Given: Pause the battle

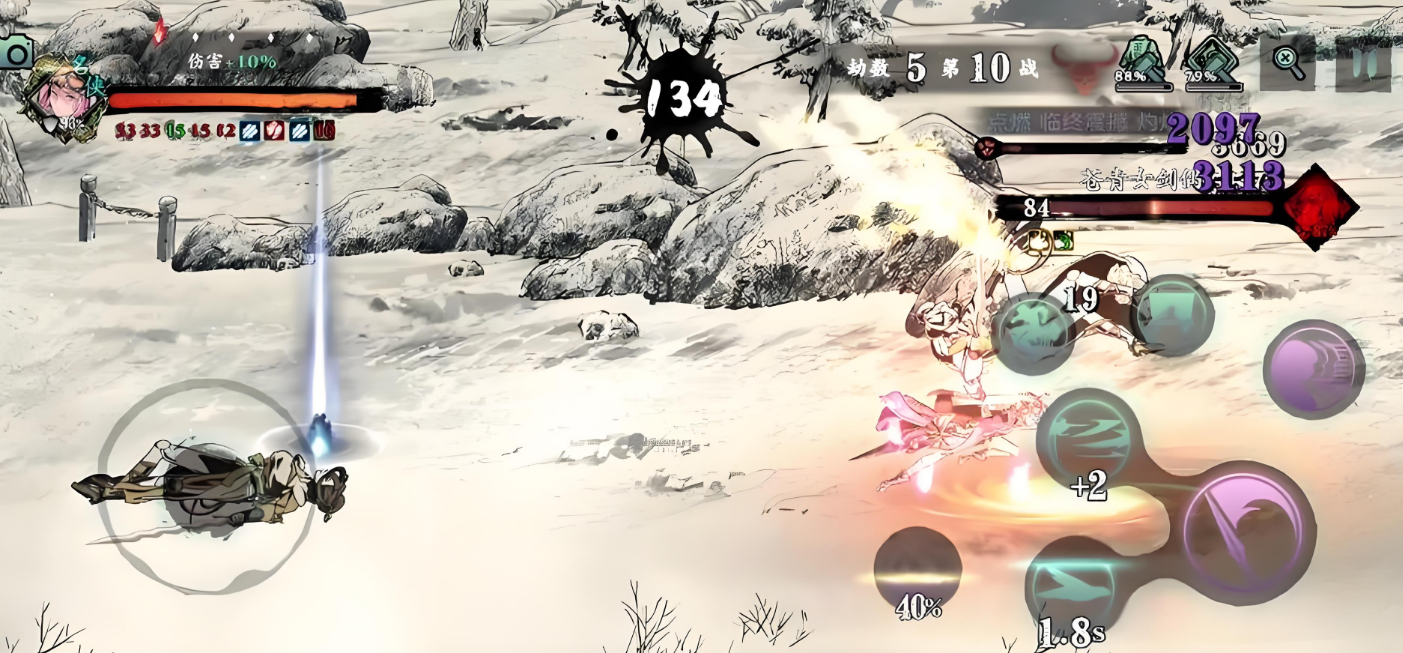Looking at the screenshot, I should click(1363, 64).
